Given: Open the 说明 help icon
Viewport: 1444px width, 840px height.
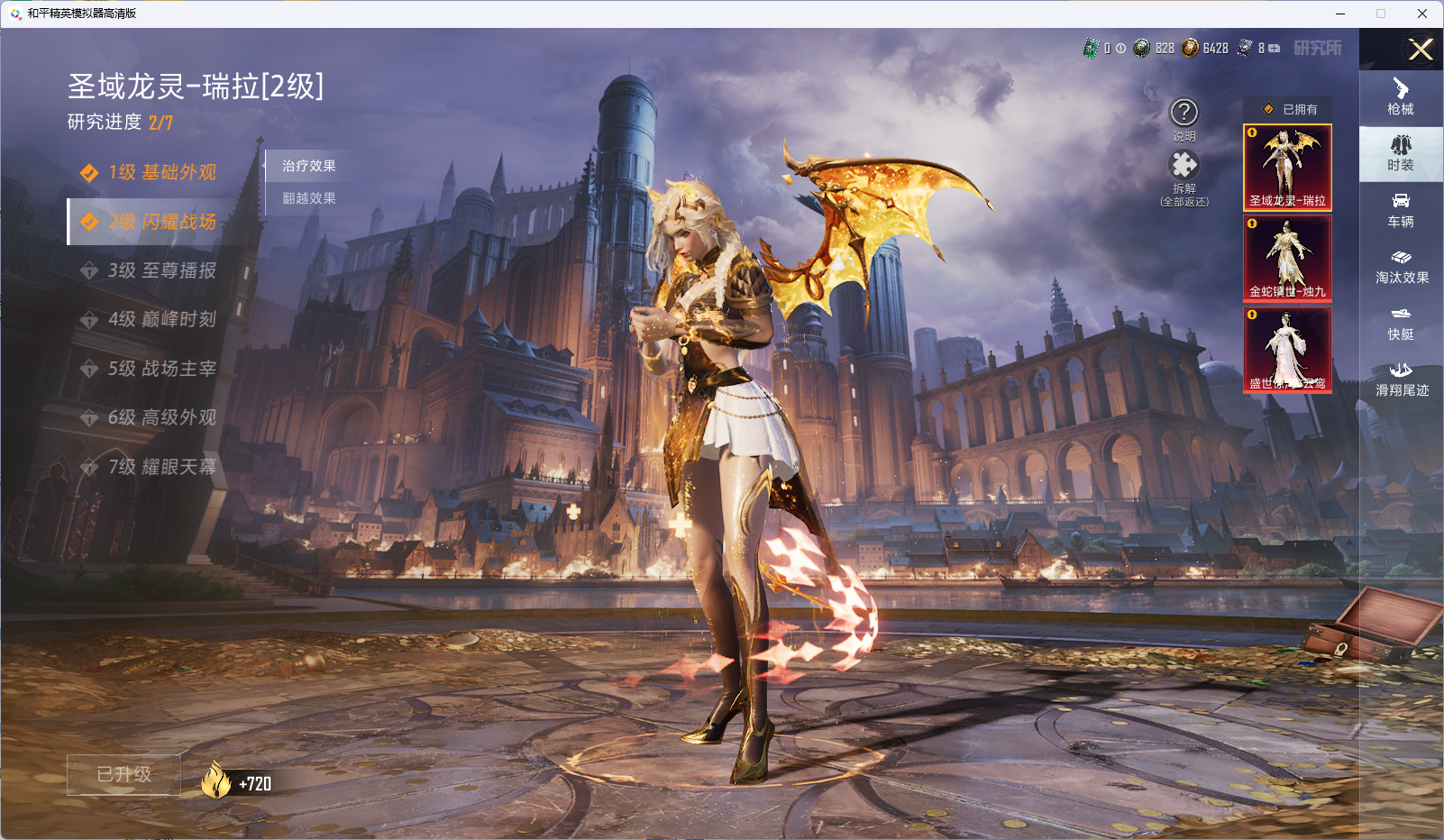Looking at the screenshot, I should pyautogui.click(x=1184, y=114).
